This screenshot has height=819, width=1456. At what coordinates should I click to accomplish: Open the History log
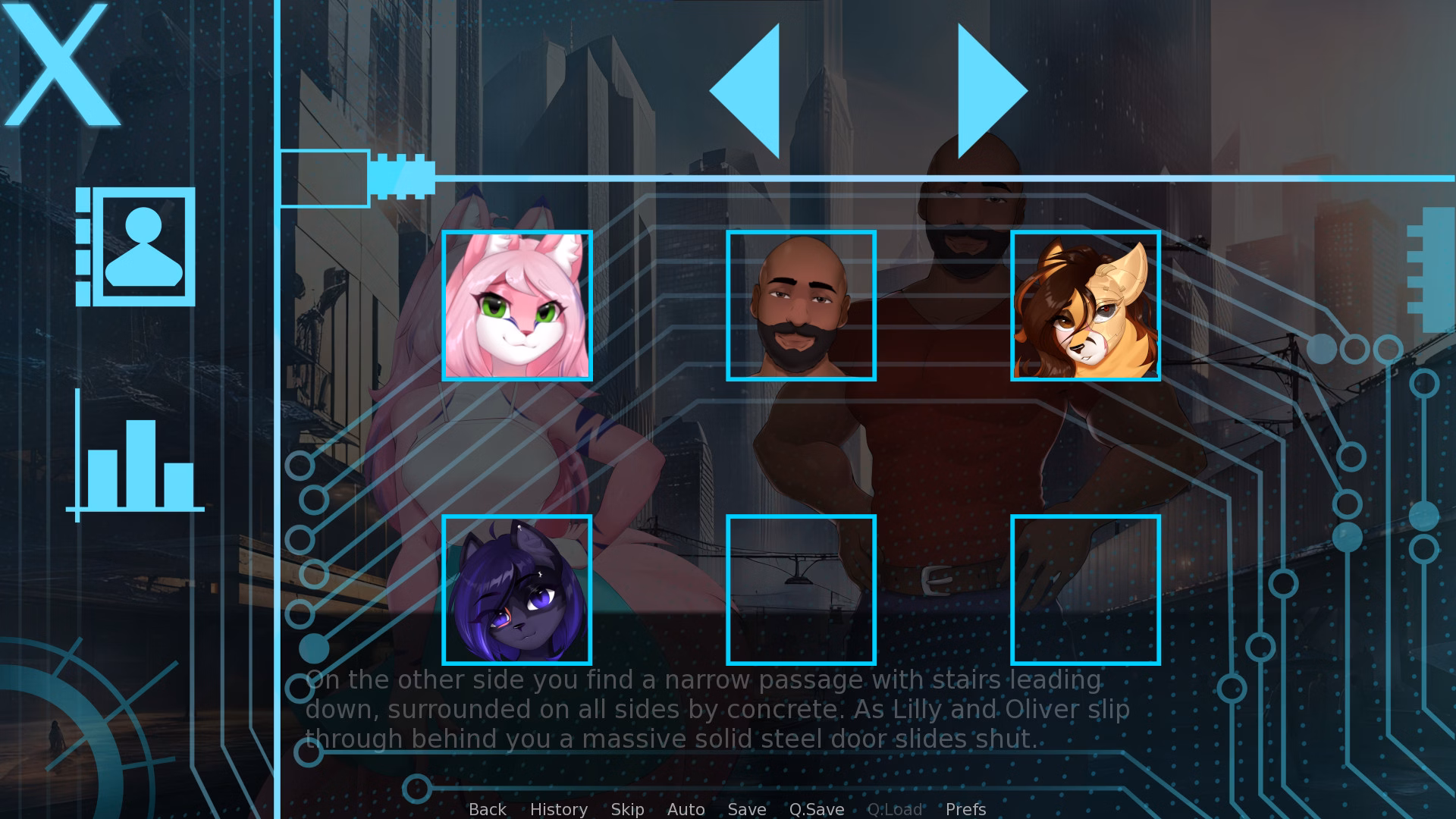tap(559, 809)
